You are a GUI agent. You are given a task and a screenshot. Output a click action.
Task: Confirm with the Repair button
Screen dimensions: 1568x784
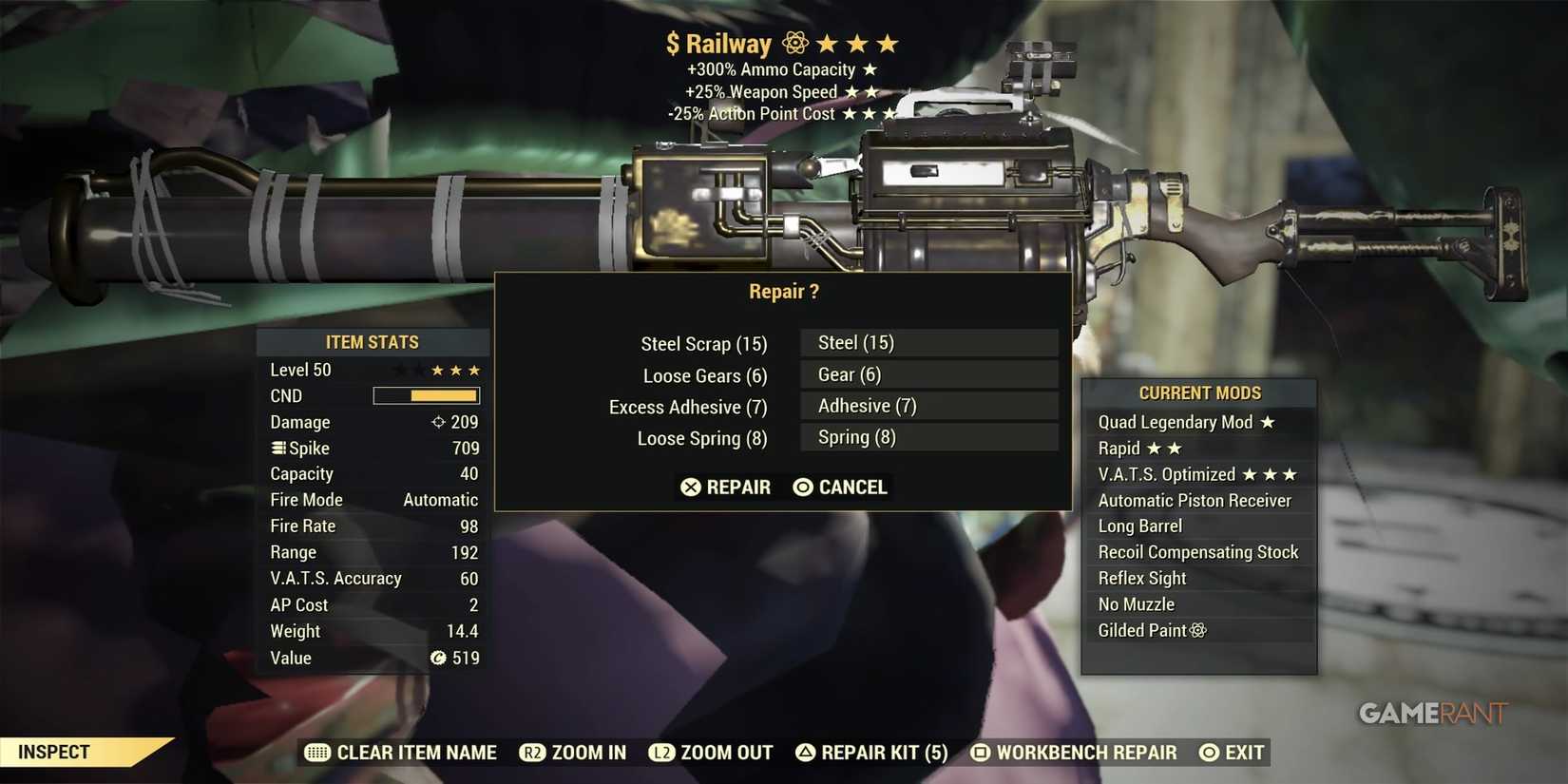coord(727,487)
